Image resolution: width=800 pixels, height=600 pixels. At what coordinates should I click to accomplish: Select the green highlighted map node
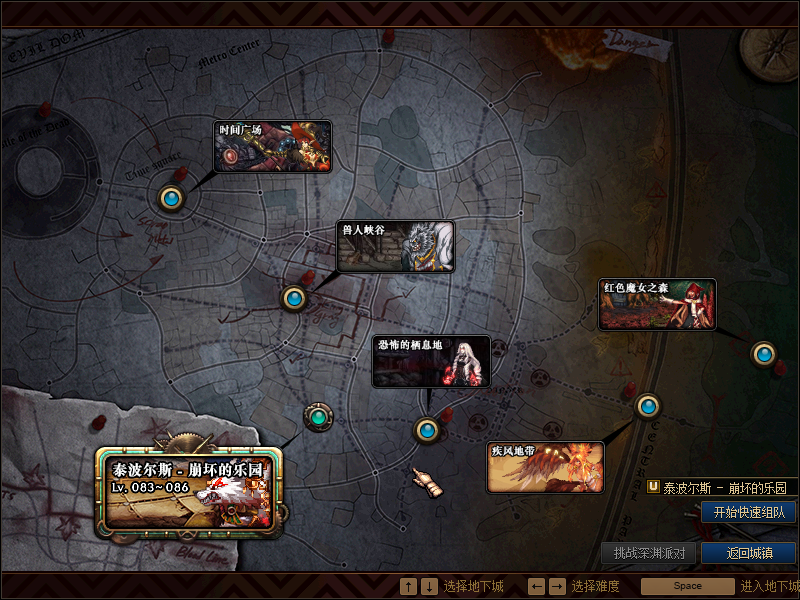(318, 416)
